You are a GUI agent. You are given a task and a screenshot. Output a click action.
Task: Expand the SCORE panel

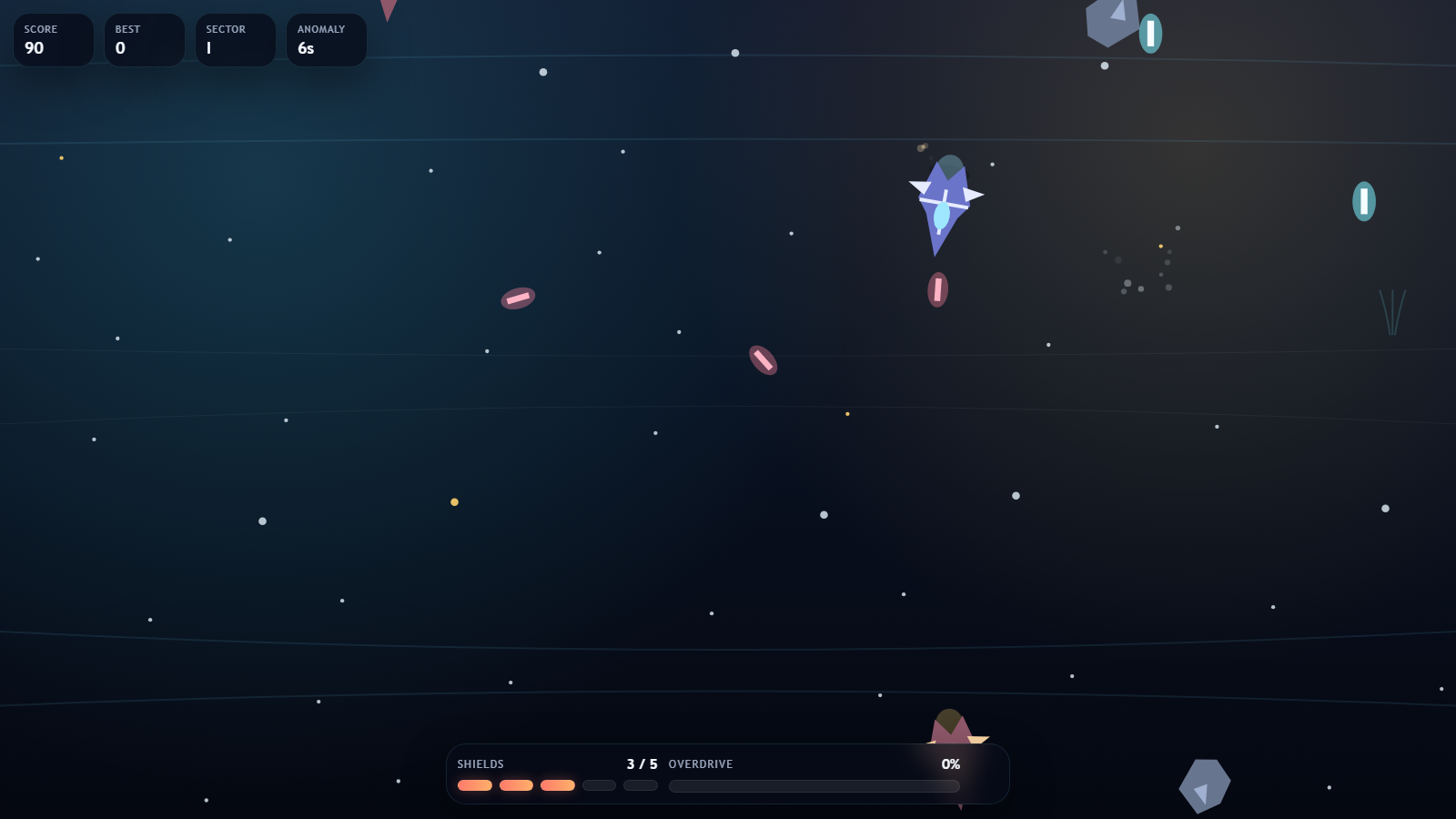53,39
